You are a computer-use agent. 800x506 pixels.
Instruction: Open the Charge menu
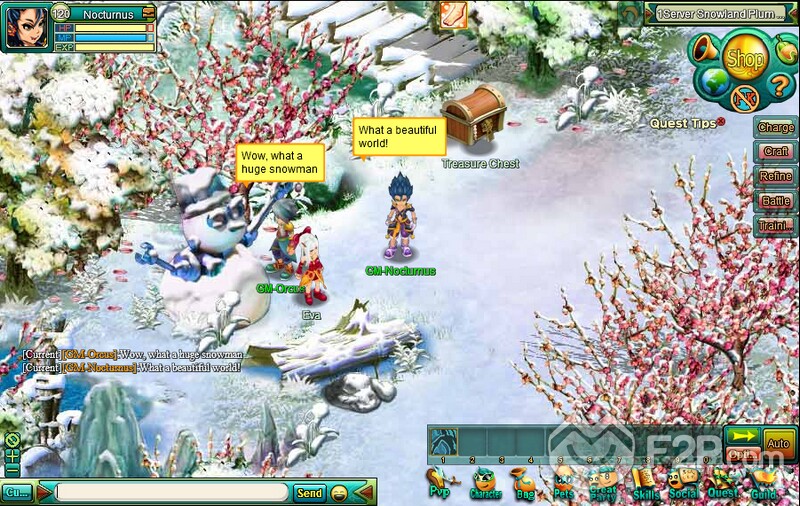(x=775, y=127)
